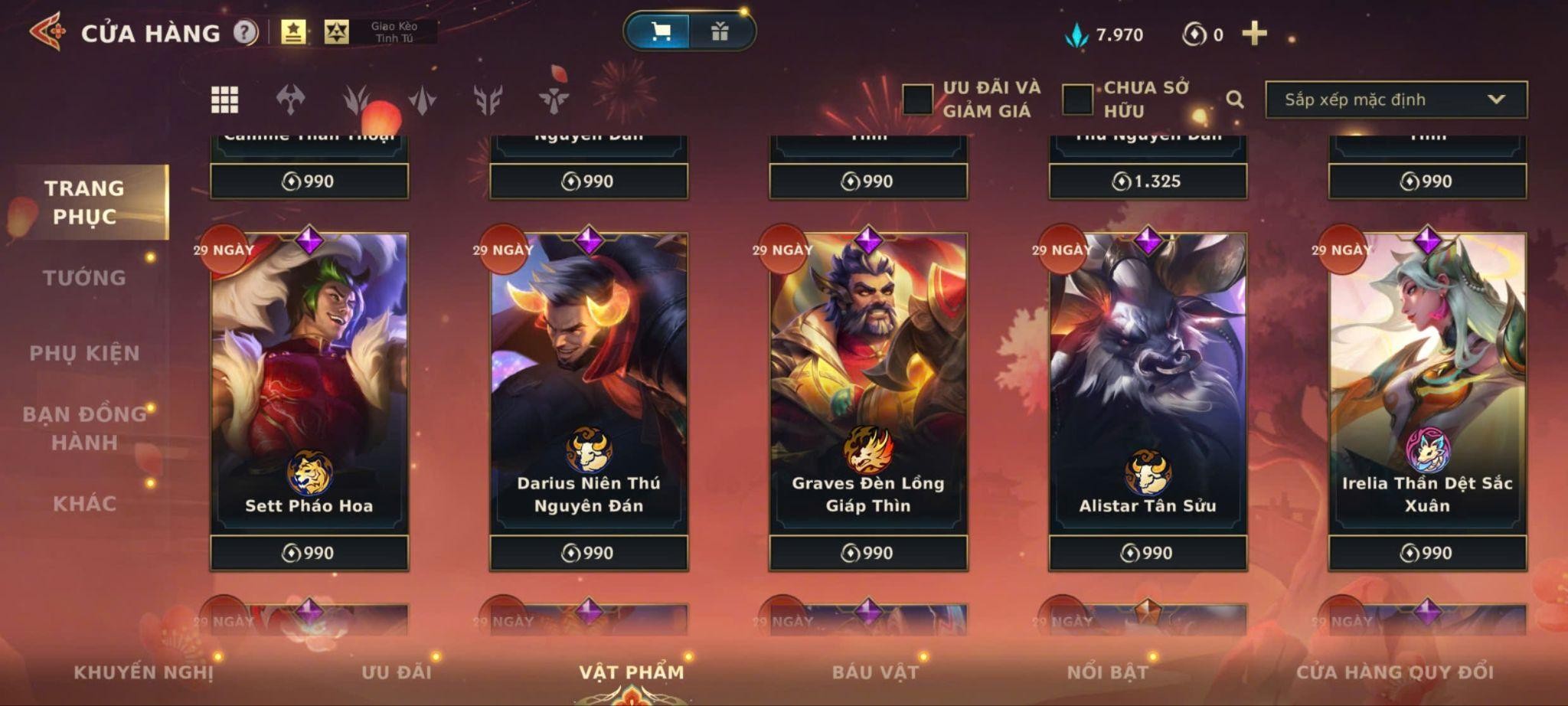Add more Wild Cores with plus button
Image resolution: width=1568 pixels, height=706 pixels.
(1254, 34)
